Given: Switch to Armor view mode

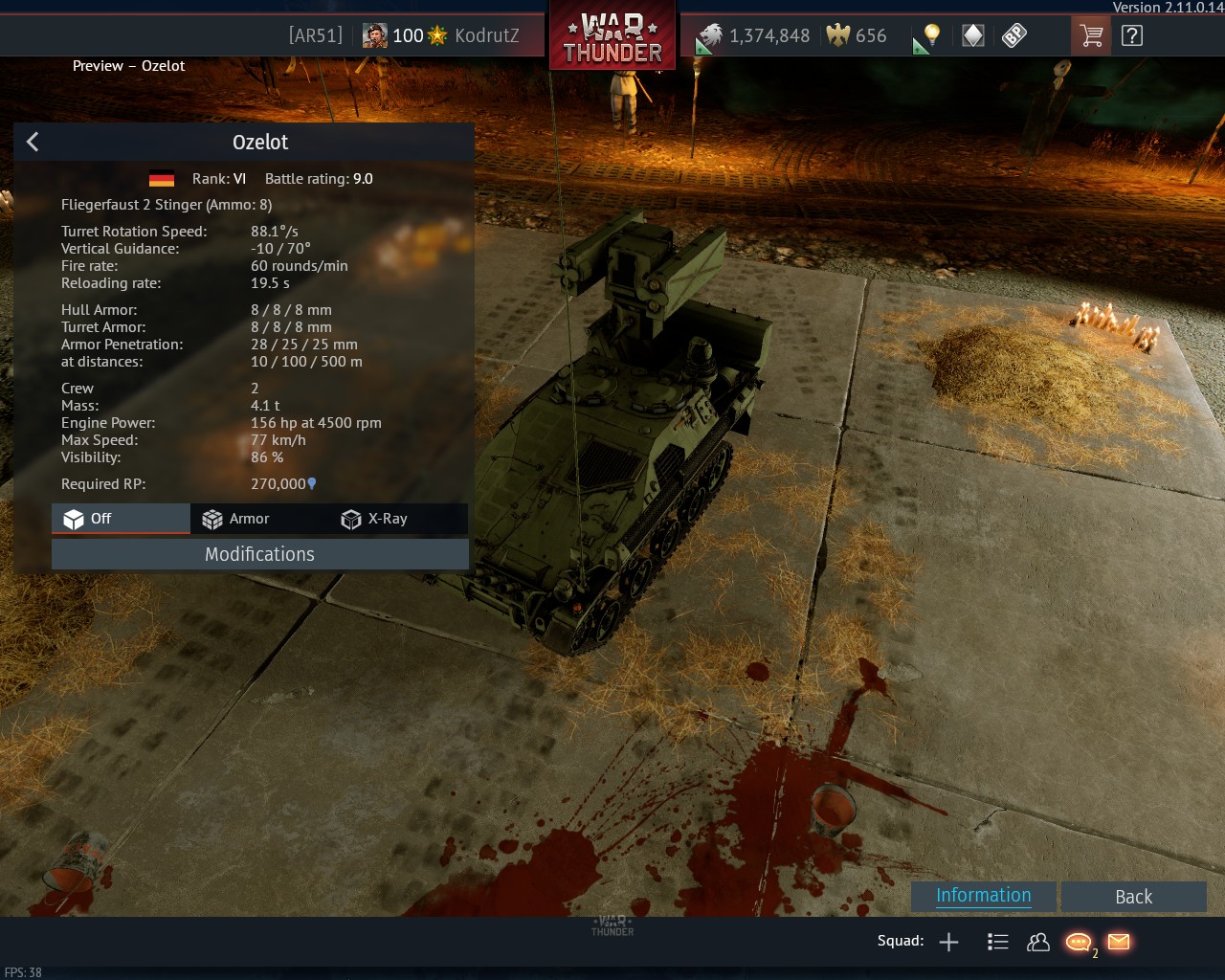Looking at the screenshot, I should click(236, 519).
